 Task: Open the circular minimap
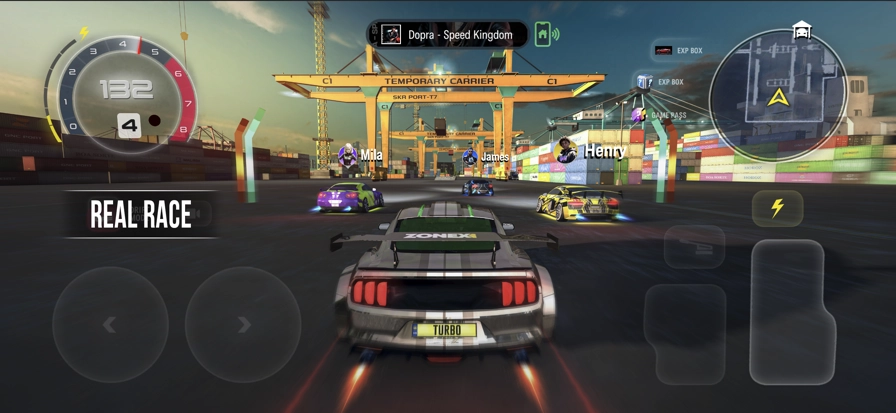point(777,96)
